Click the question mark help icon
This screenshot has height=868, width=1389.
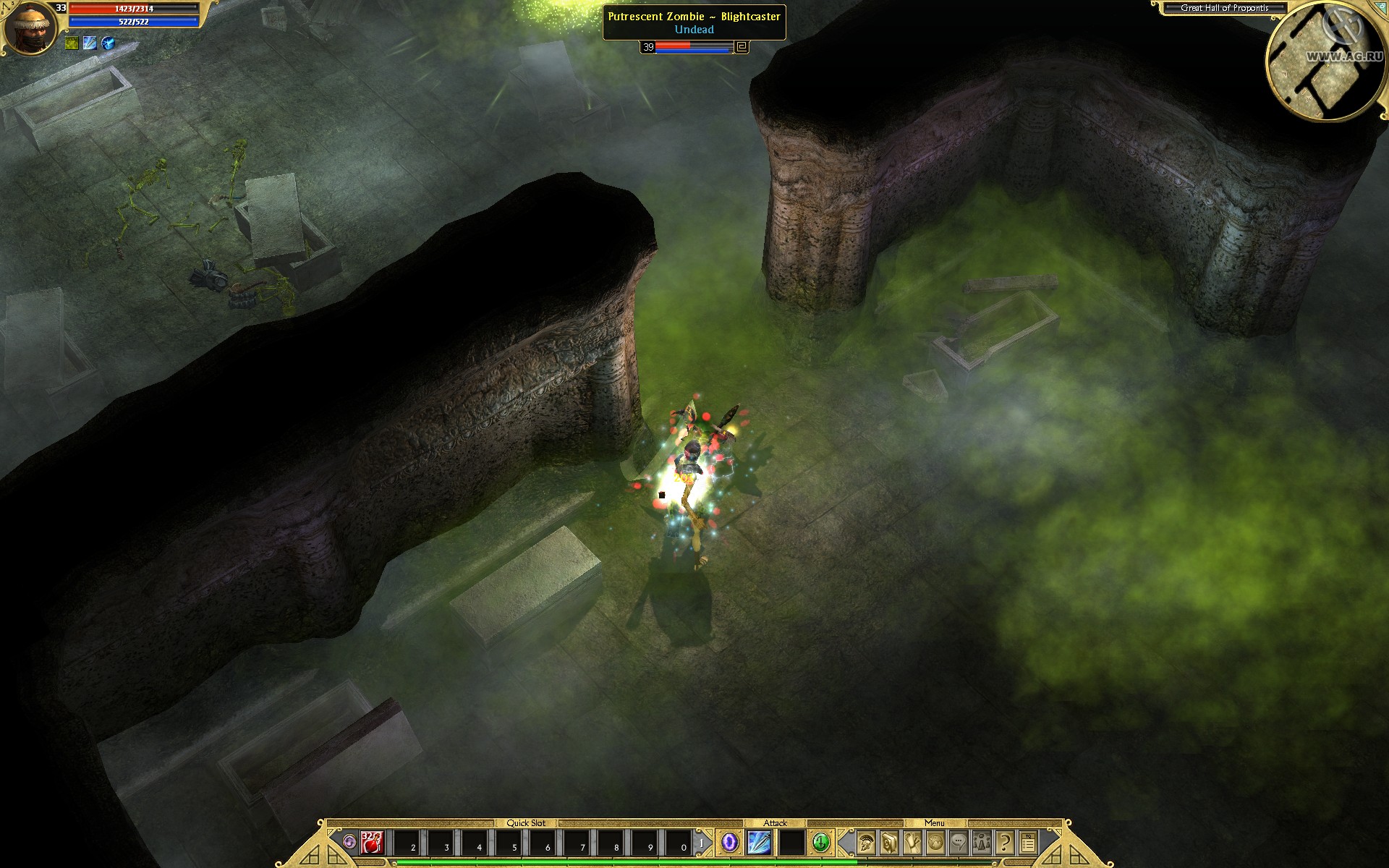tap(1004, 843)
